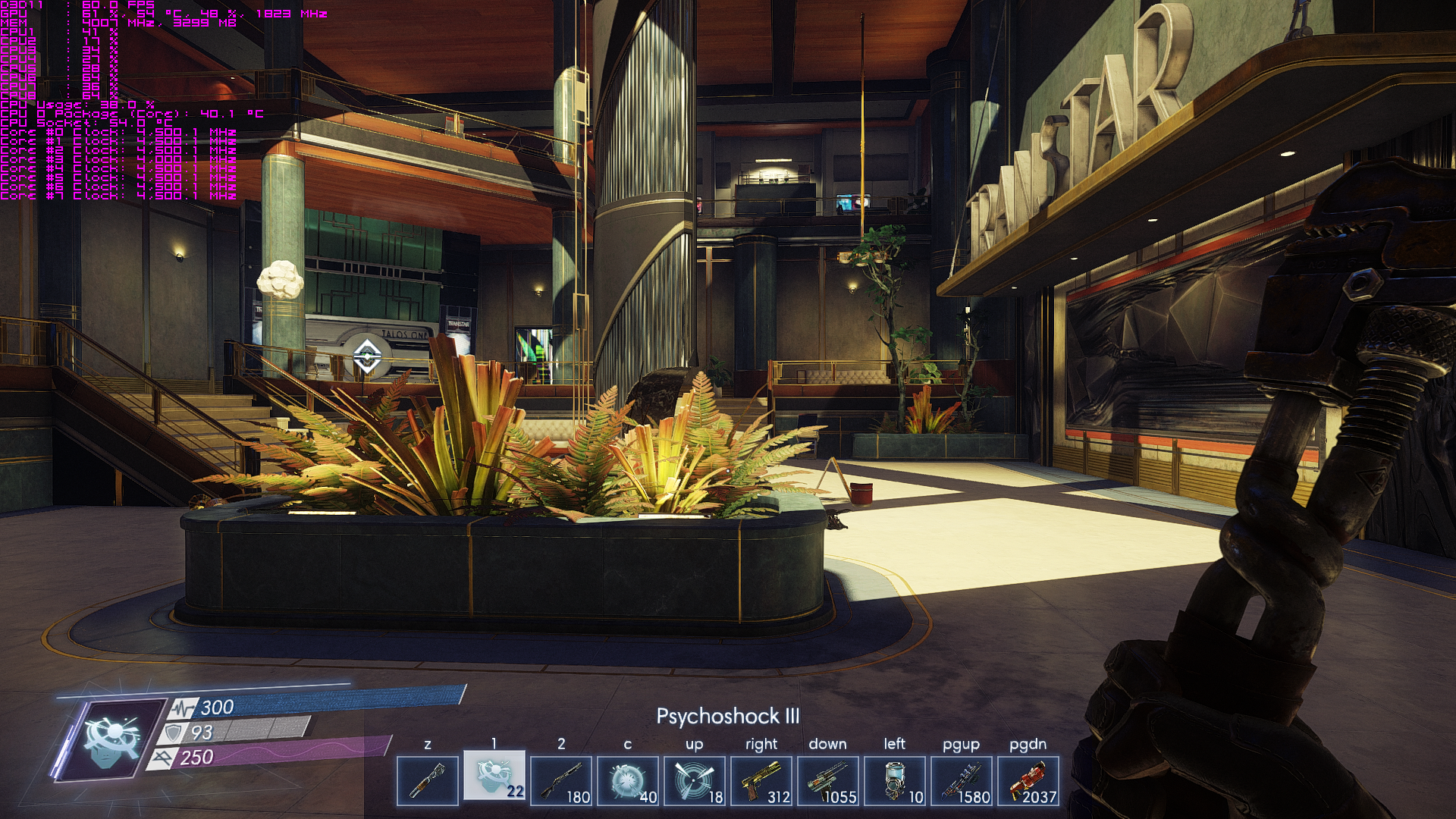
Task: Select the wrench hotbar slot
Action: [428, 780]
